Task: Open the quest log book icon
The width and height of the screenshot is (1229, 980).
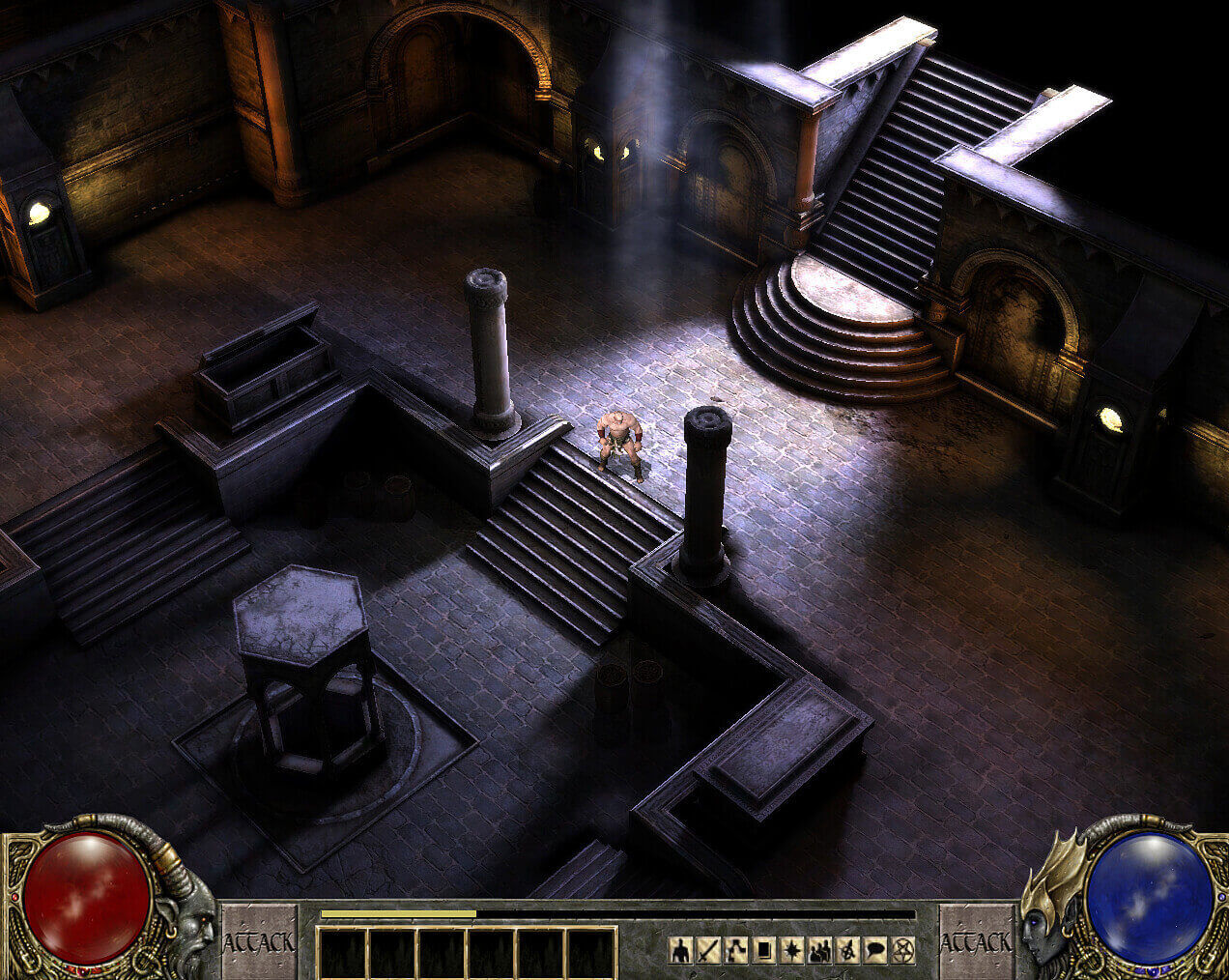Action: pos(764,951)
